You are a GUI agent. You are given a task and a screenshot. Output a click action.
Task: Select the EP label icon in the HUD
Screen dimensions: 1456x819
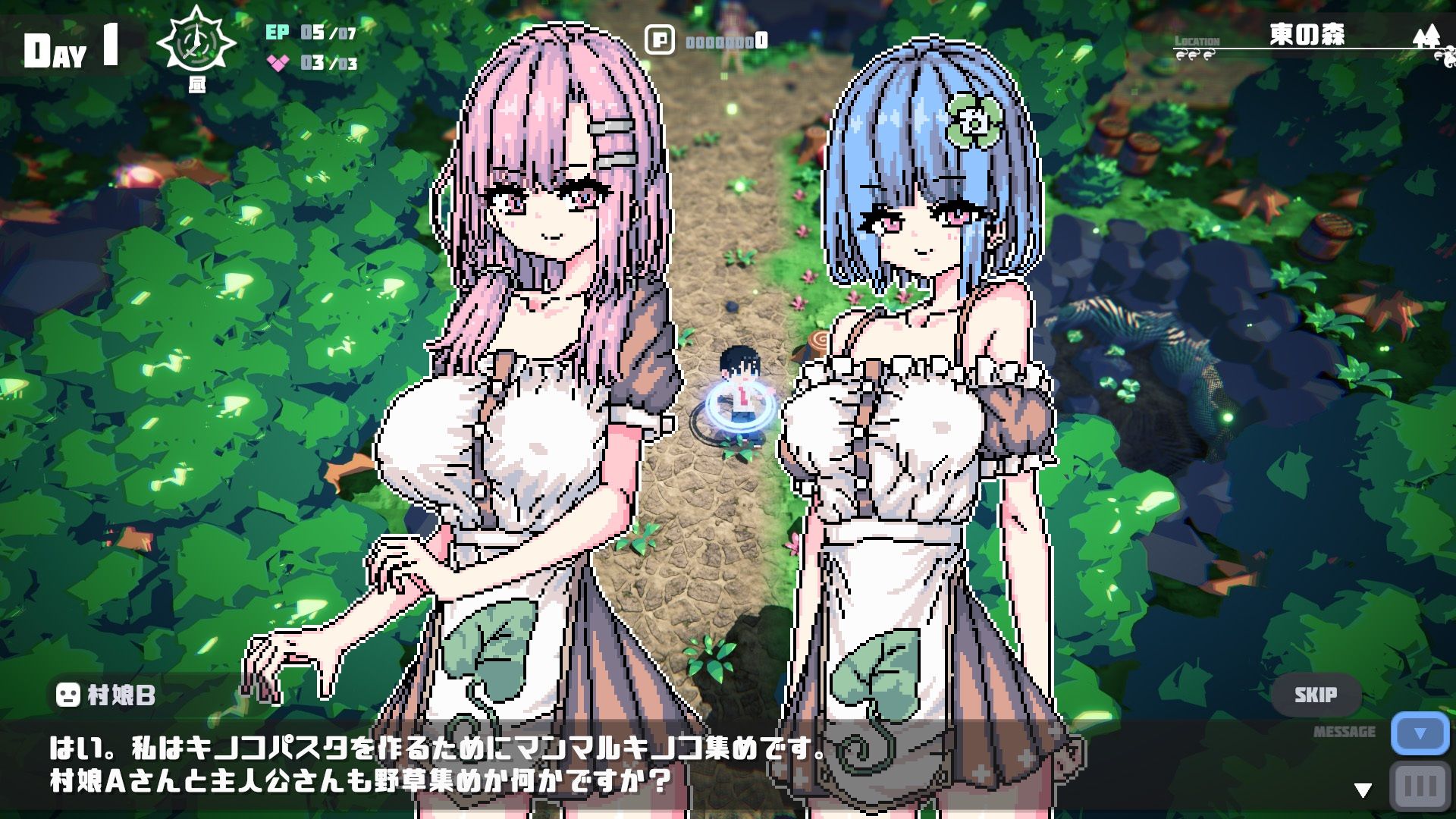279,33
